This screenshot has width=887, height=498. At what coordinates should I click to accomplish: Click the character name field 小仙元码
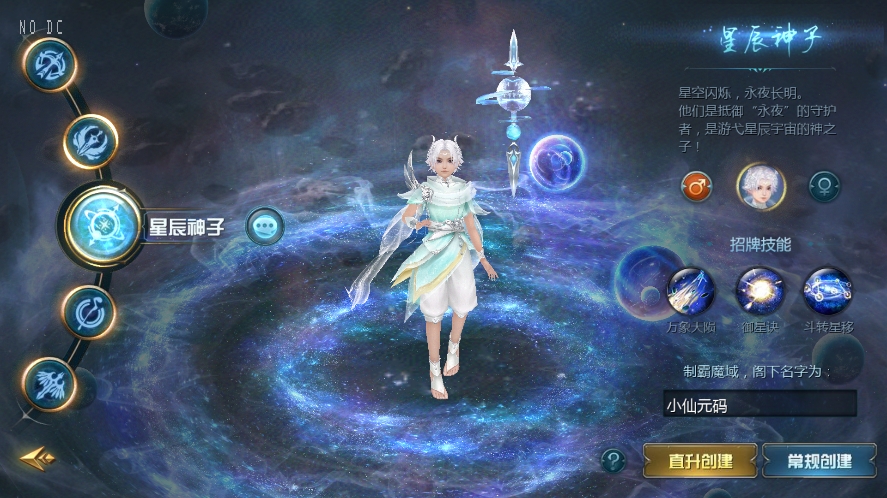(759, 403)
